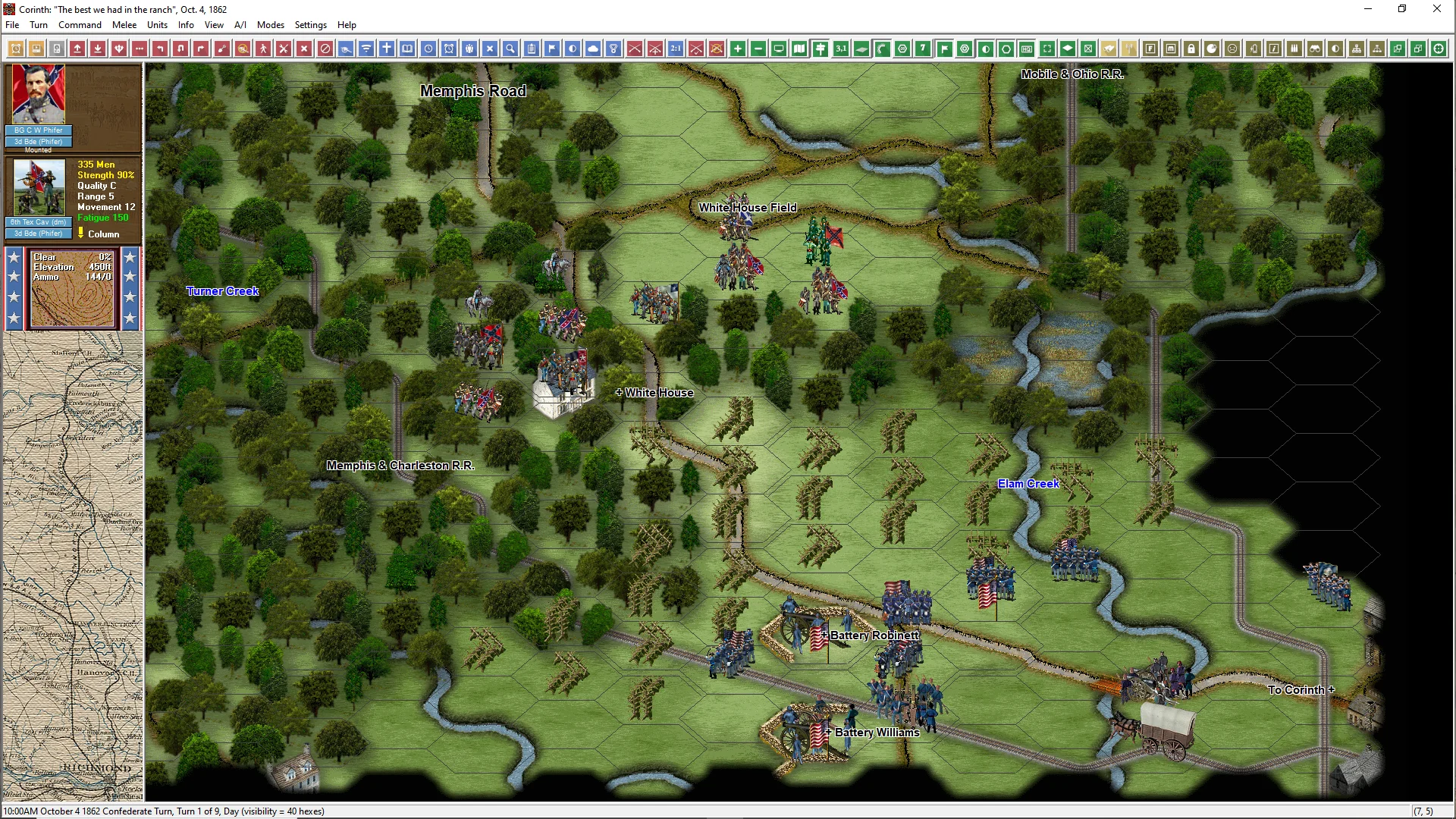Click the blue cloud toolbar icon
1456x819 pixels.
coord(593,49)
